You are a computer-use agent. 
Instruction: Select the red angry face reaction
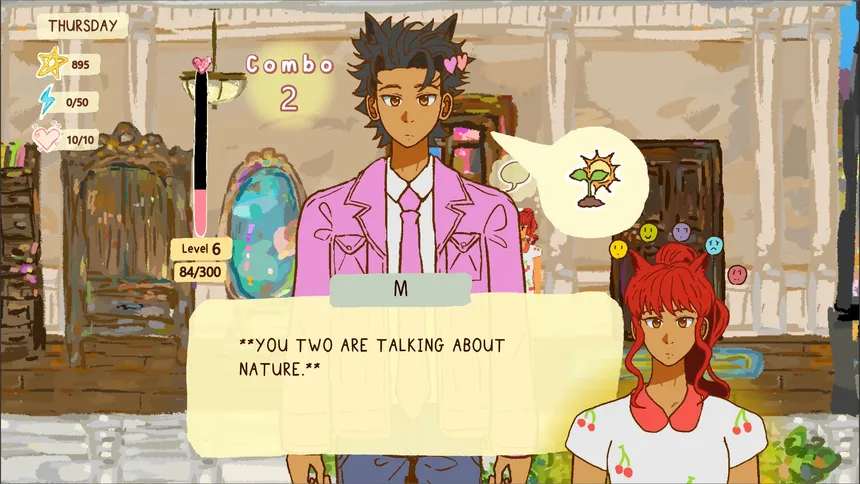[x=737, y=272]
